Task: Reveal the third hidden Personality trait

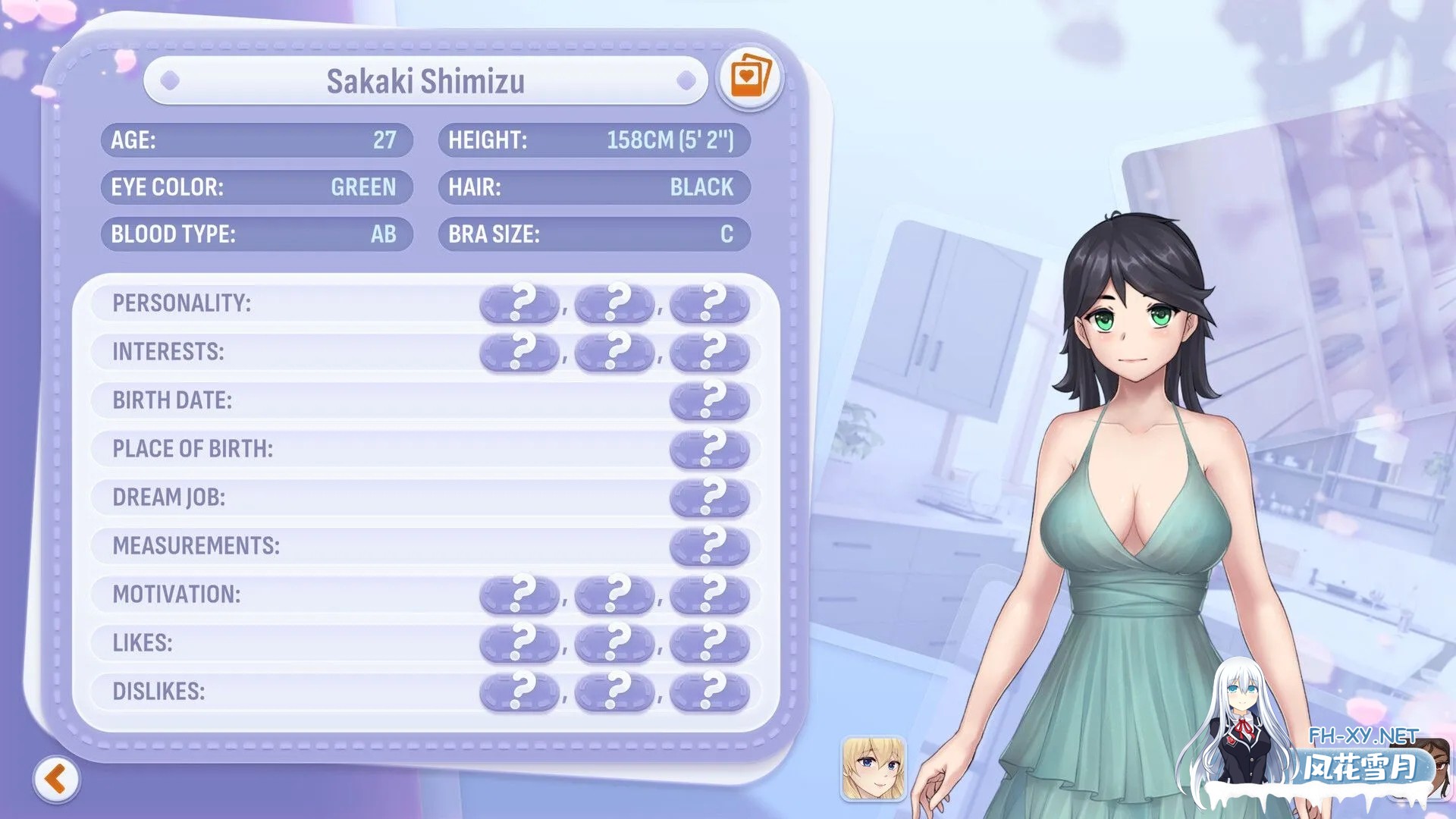Action: click(x=710, y=303)
